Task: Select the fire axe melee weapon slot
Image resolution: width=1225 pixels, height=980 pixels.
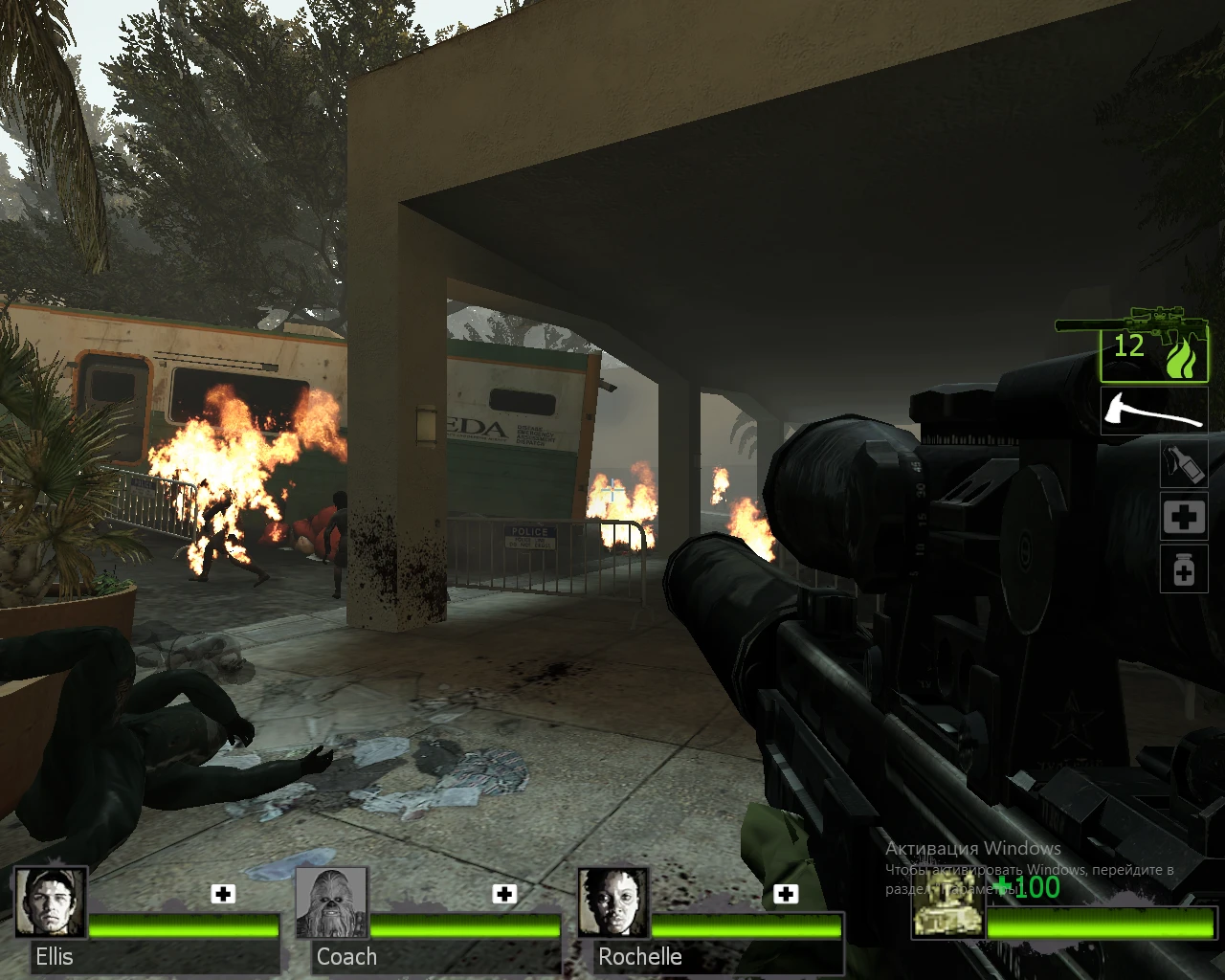Action: click(1153, 412)
